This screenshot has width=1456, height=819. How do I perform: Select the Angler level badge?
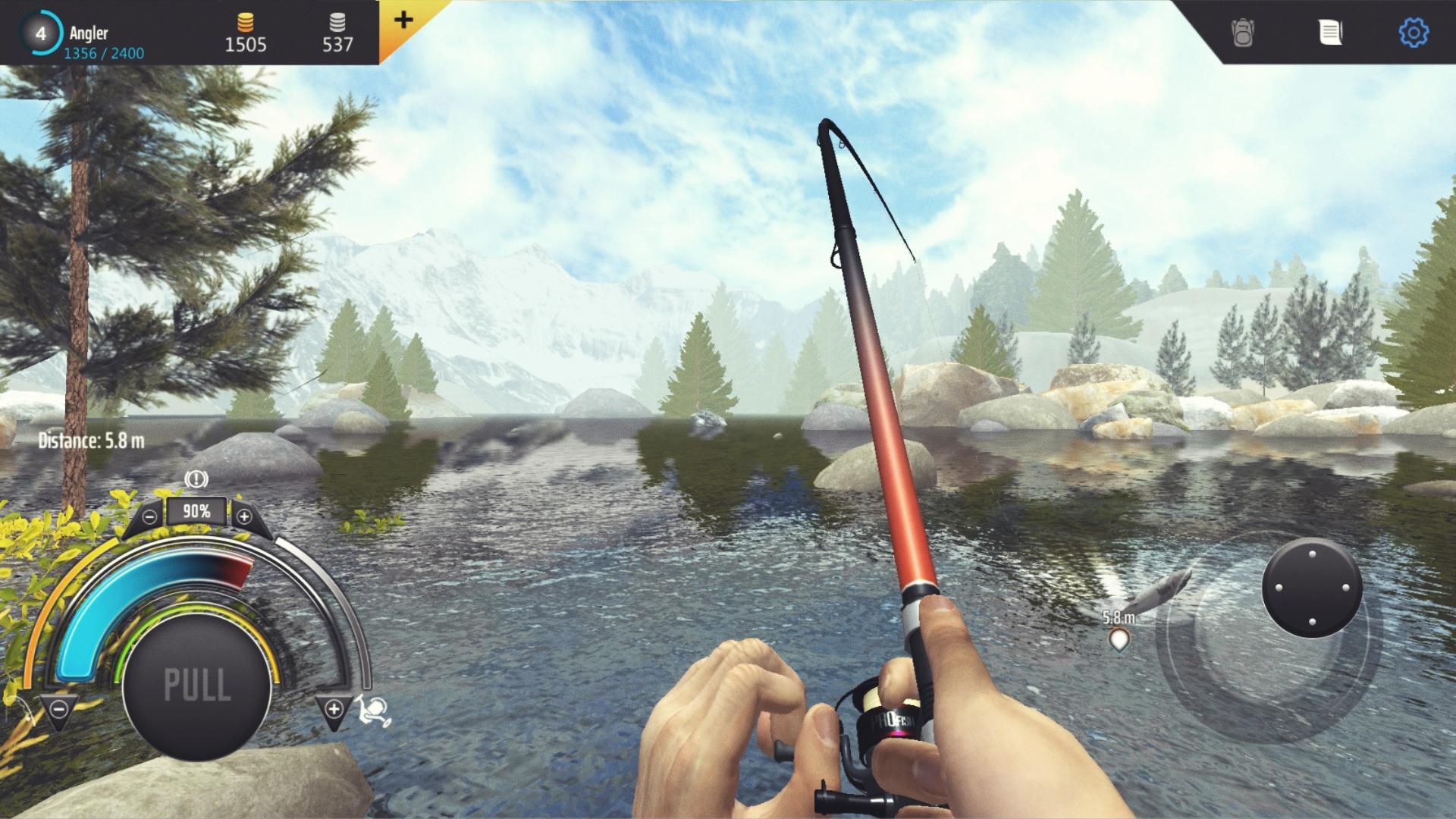39,32
